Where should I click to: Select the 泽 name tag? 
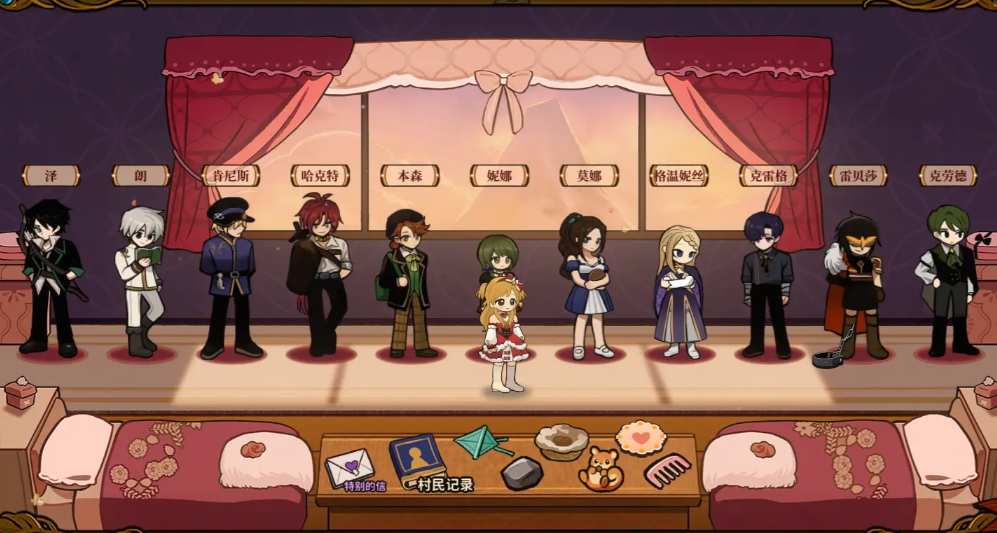click(x=50, y=176)
